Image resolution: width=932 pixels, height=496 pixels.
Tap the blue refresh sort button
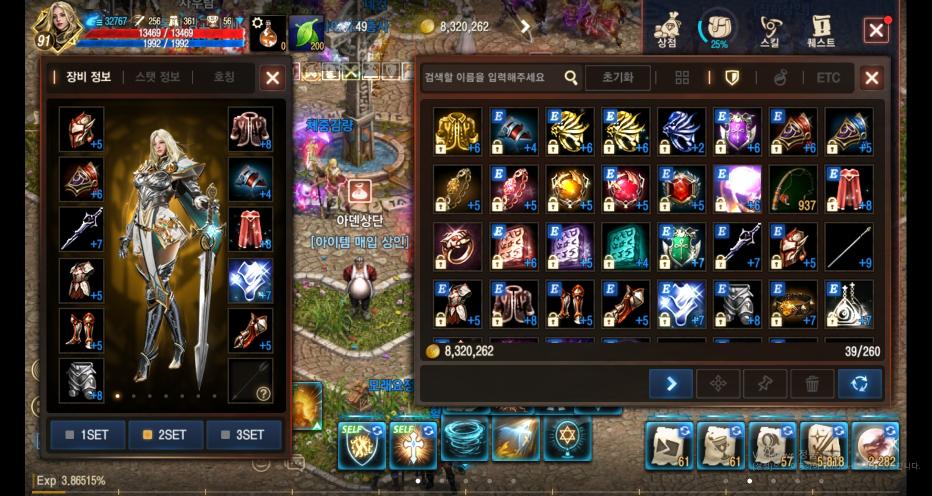pos(860,383)
